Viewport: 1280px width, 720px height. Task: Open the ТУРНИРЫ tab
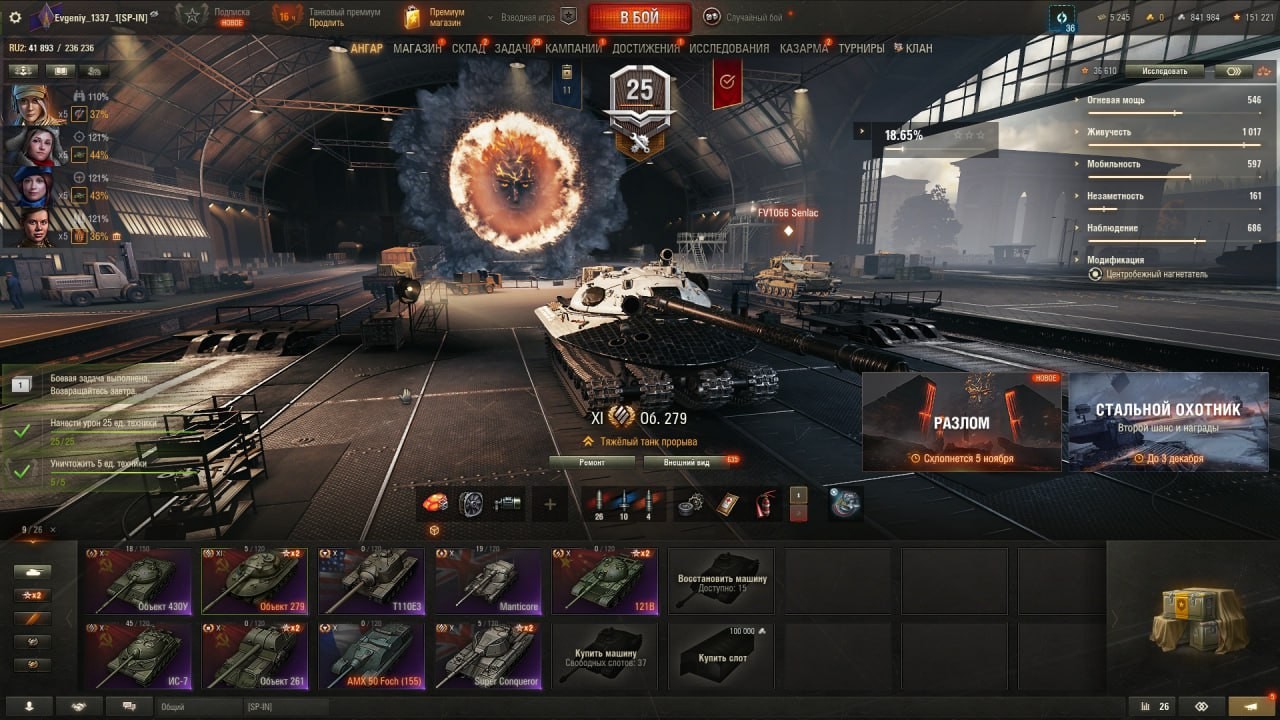(x=861, y=48)
